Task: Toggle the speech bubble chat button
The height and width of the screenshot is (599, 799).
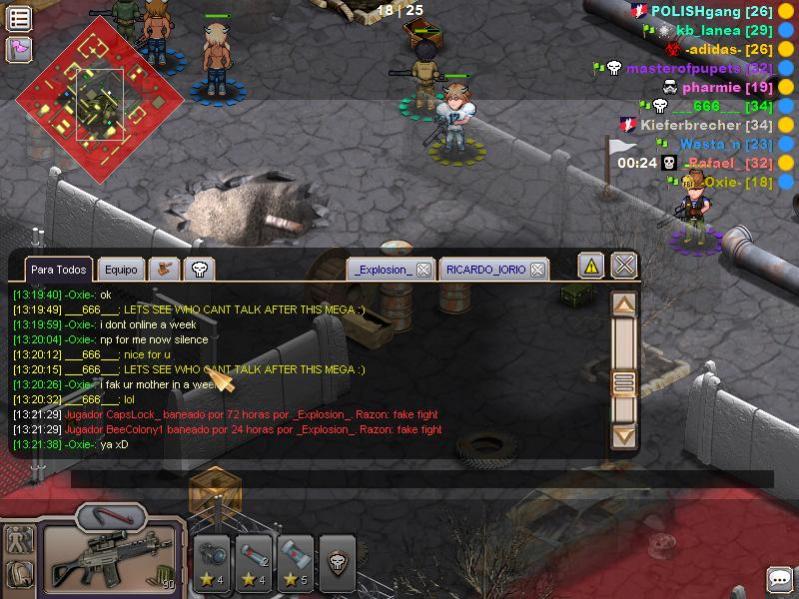Action: point(780,579)
